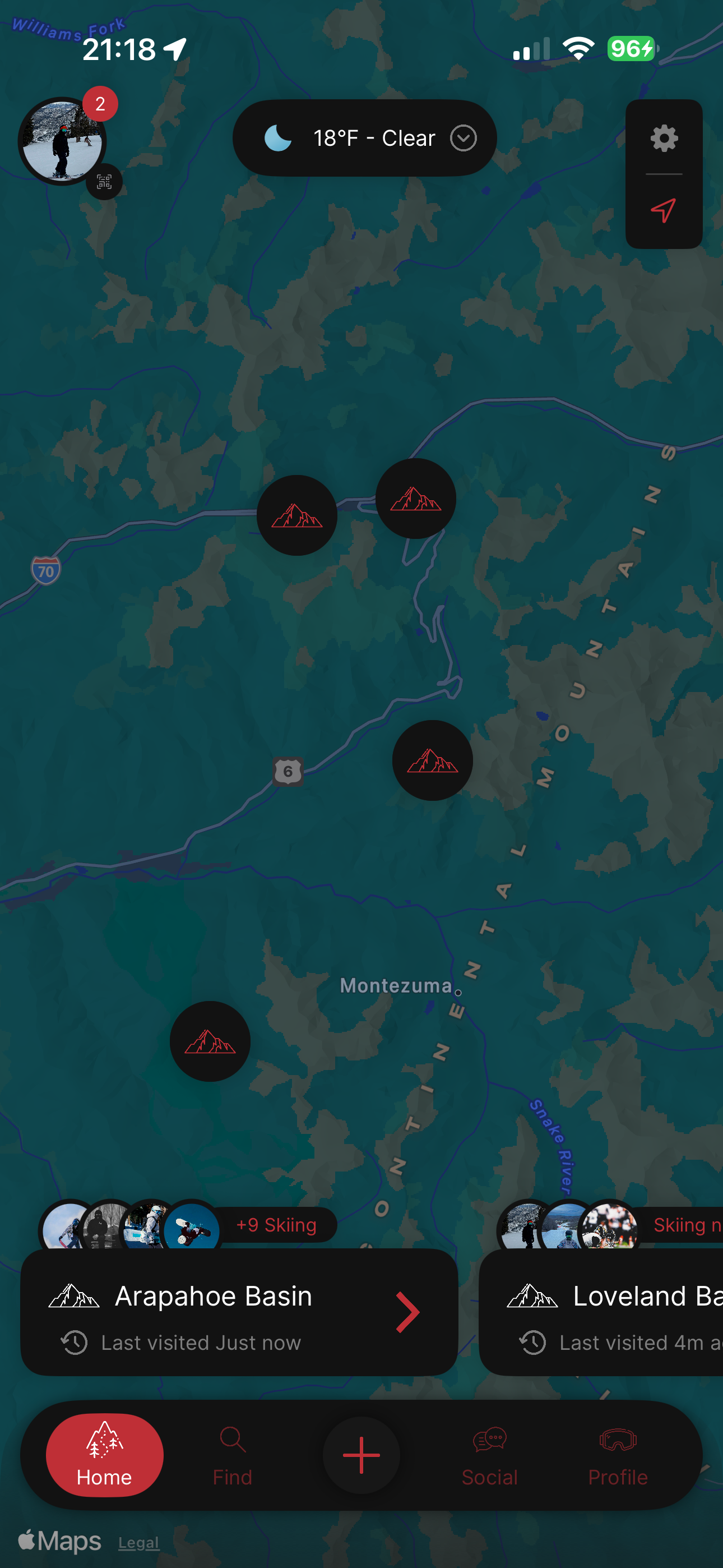
Task: Open profile photo with notification badge
Action: (62, 141)
